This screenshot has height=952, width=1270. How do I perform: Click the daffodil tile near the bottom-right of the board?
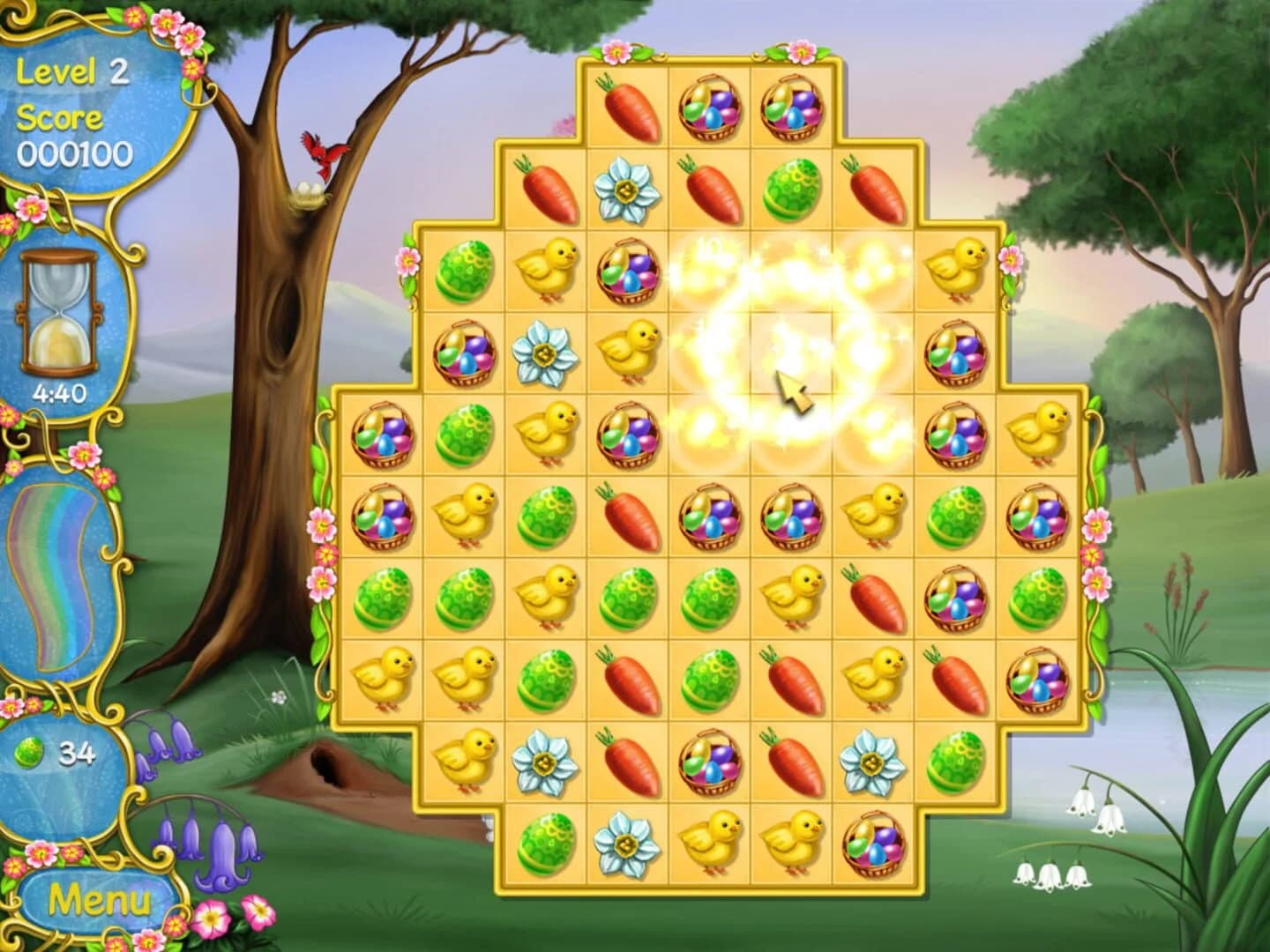pos(873,763)
